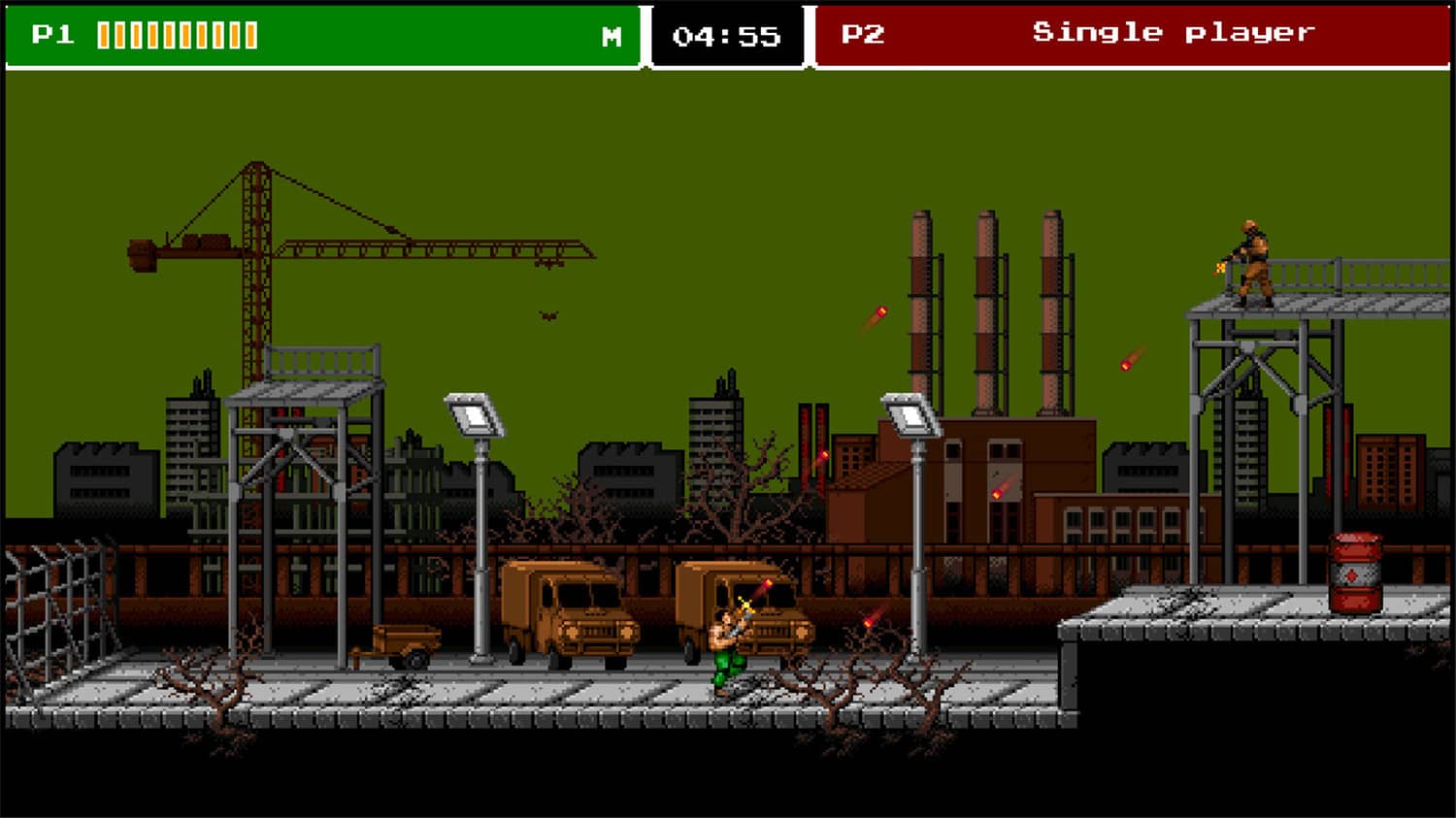
Task: Select the M weapon indicator
Action: click(x=610, y=37)
